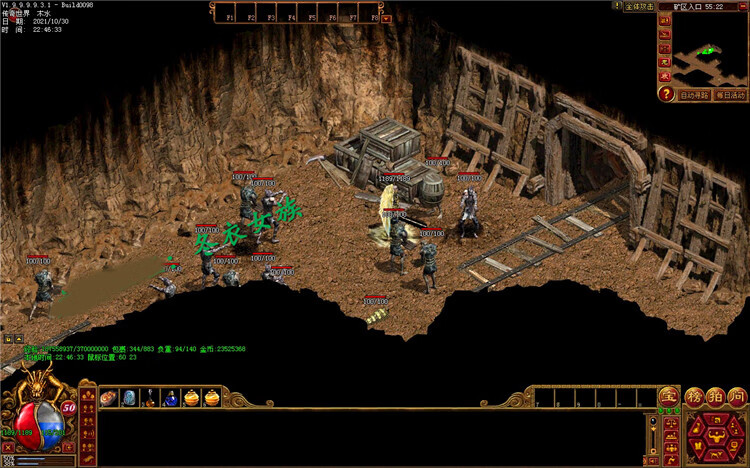Open the 宝 treasure shop button

click(668, 397)
